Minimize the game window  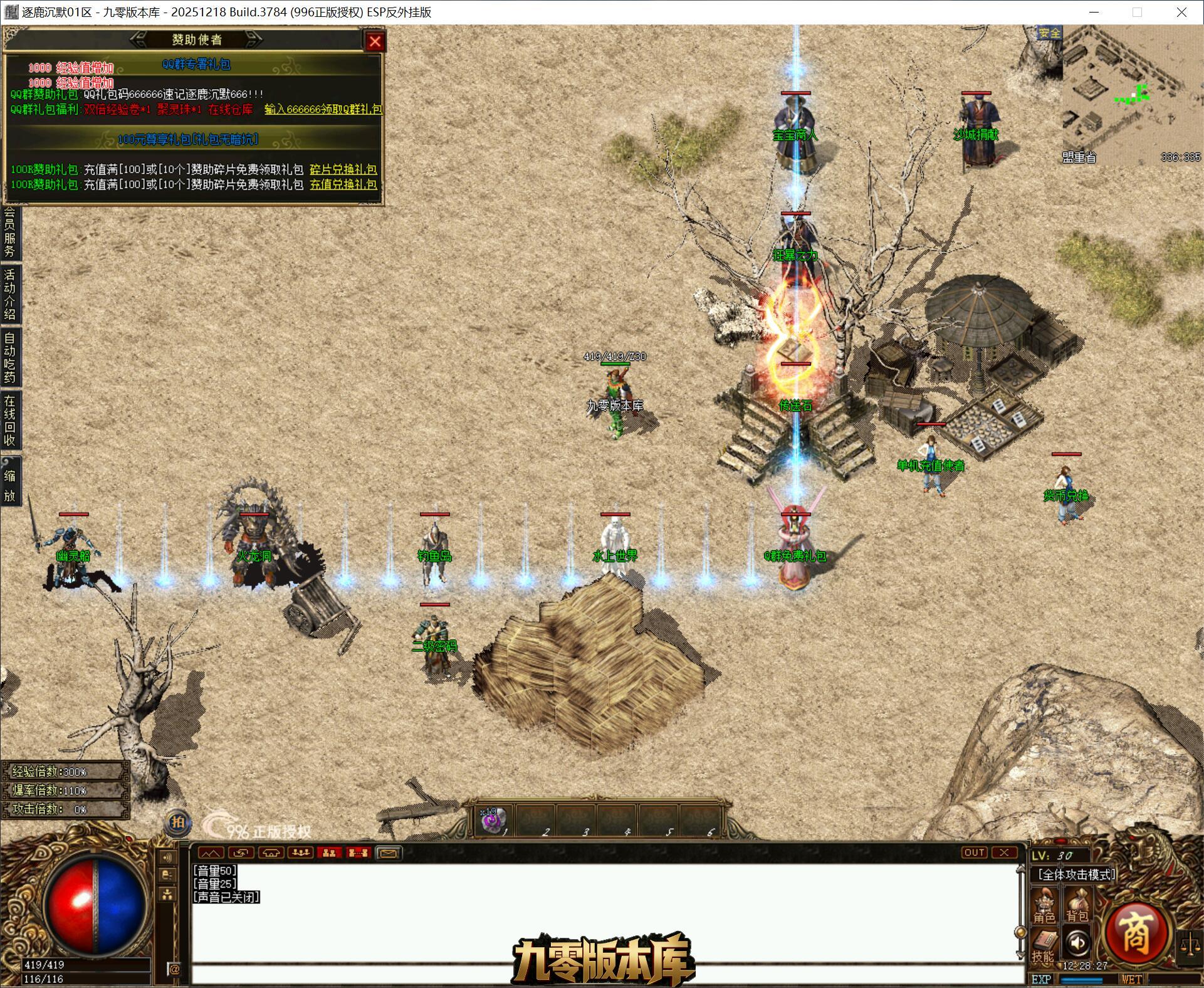(x=1094, y=12)
